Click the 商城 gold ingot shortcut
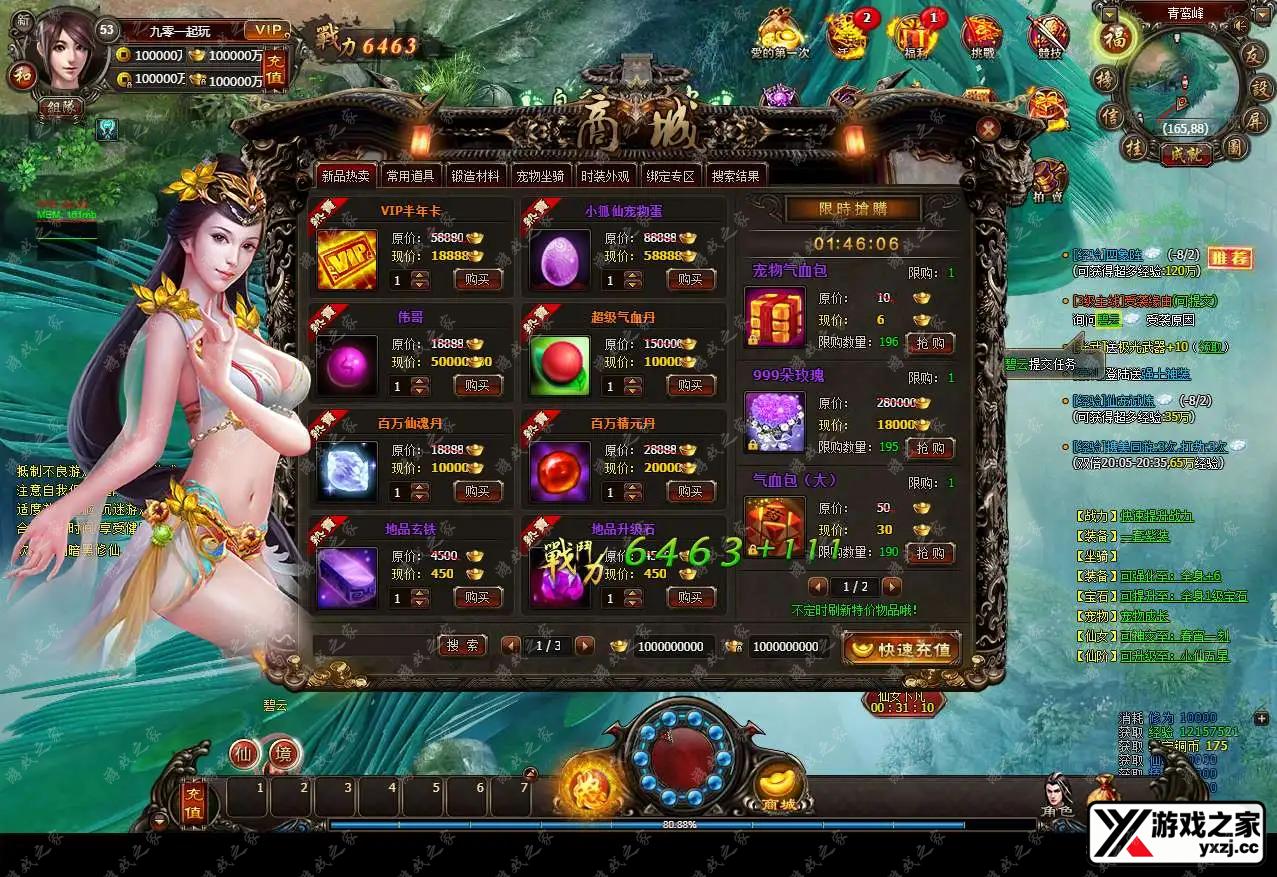This screenshot has height=877, width=1277. click(778, 787)
